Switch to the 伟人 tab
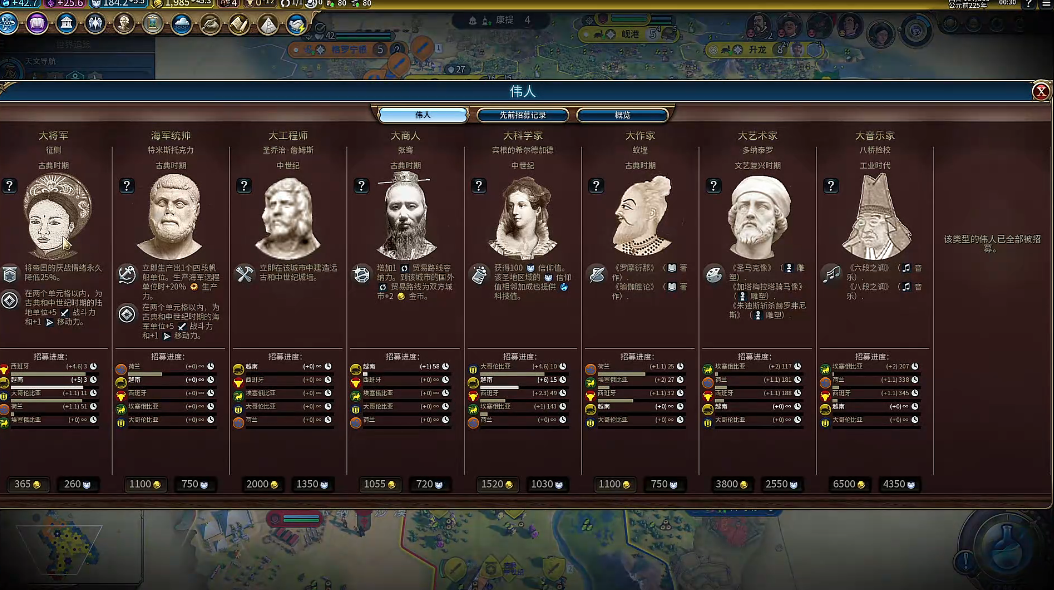1054x590 pixels. pyautogui.click(x=423, y=115)
